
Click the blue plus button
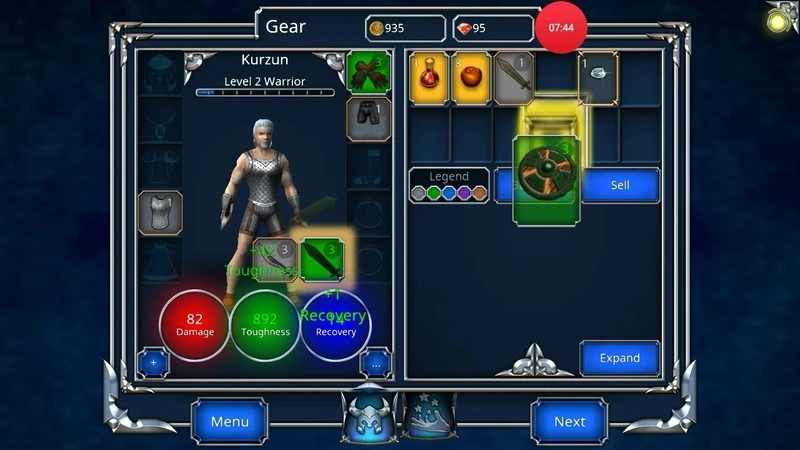[153, 362]
